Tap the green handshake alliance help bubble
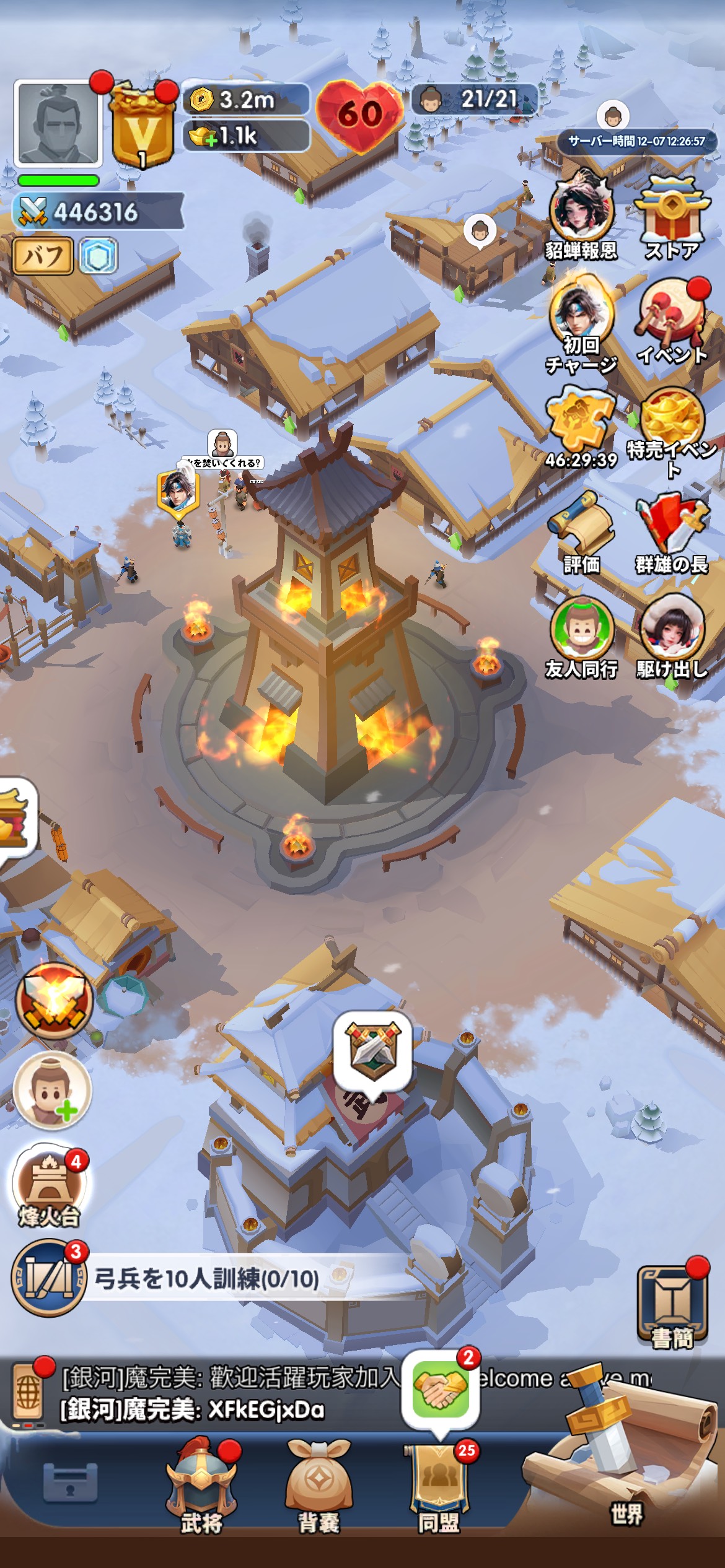Viewport: 725px width, 1568px height. coord(440,1388)
